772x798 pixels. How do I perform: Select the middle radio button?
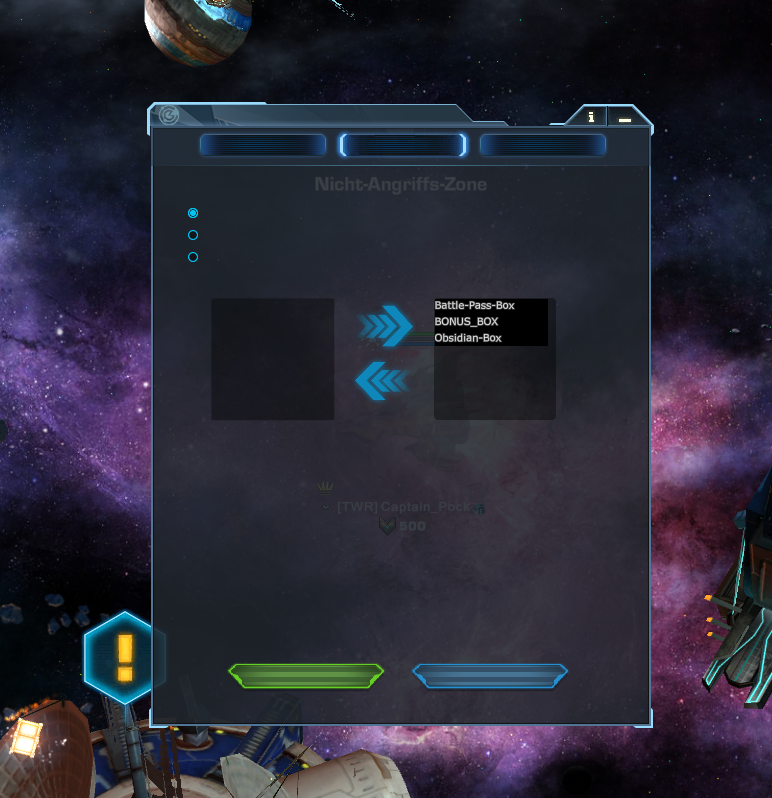[x=193, y=235]
